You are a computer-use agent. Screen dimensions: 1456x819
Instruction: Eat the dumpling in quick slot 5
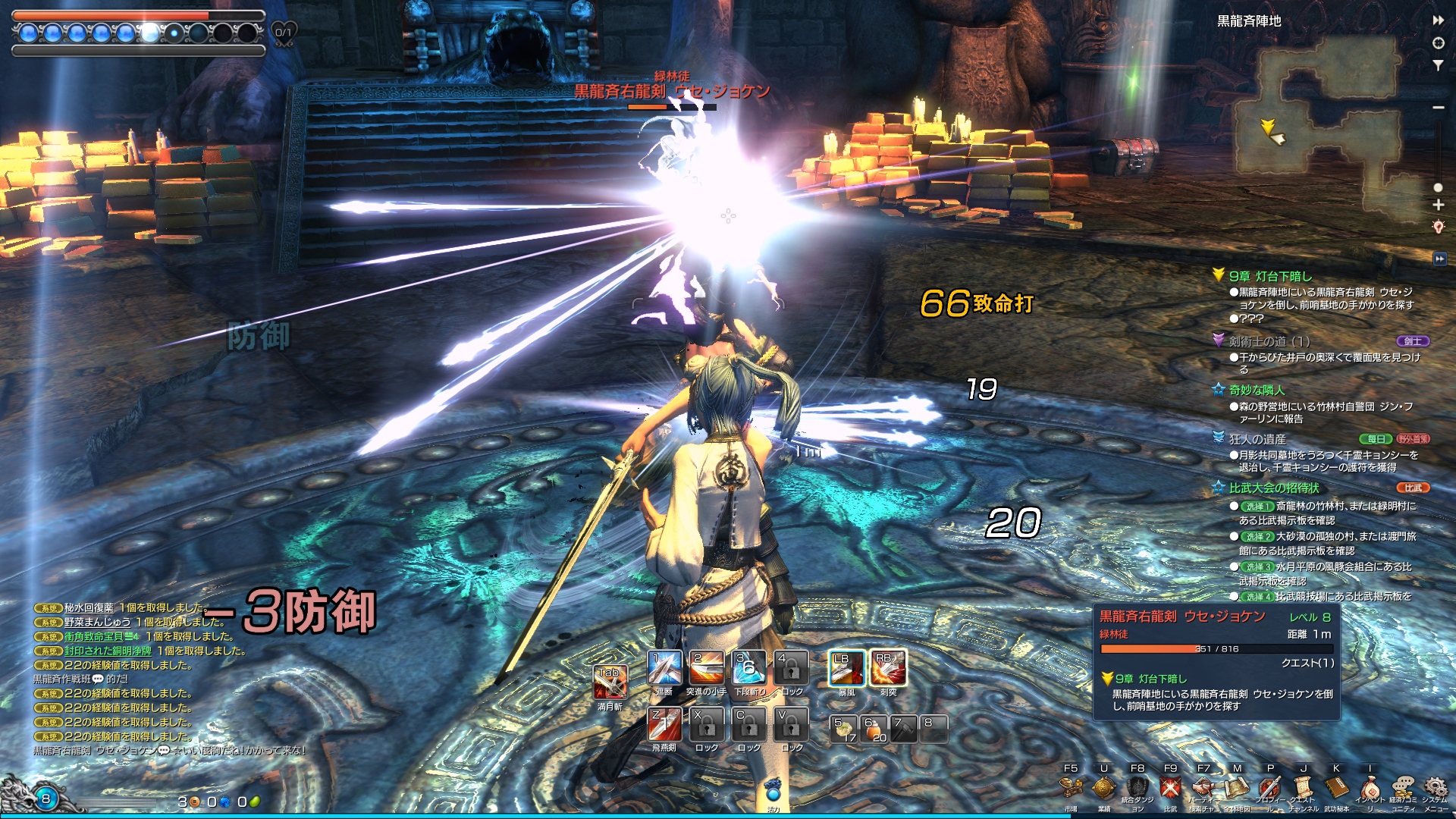[x=844, y=729]
